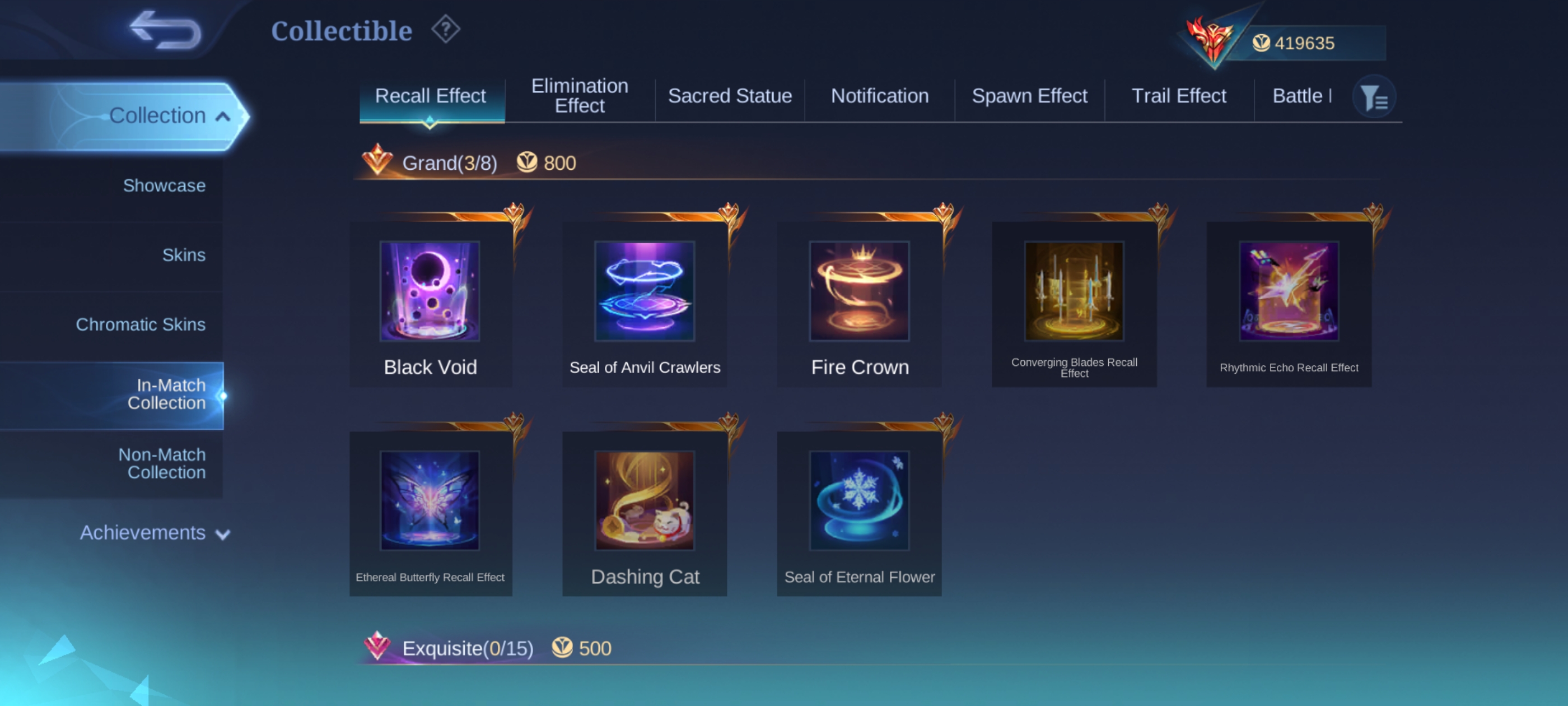Open Chromatic Skins from the sidebar
The height and width of the screenshot is (706, 1568).
[x=141, y=324]
